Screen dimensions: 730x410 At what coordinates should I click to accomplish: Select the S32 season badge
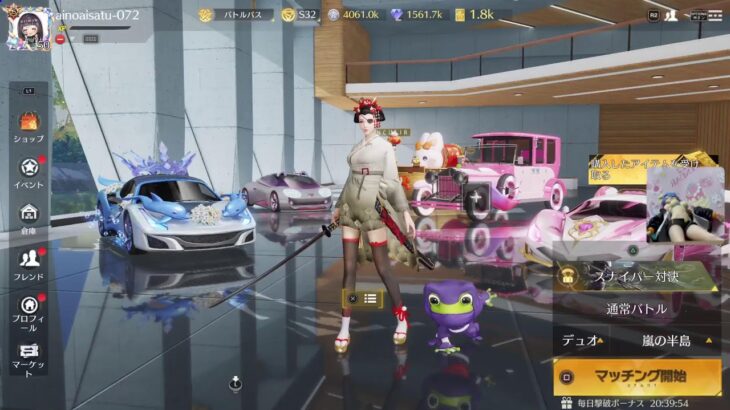[298, 15]
